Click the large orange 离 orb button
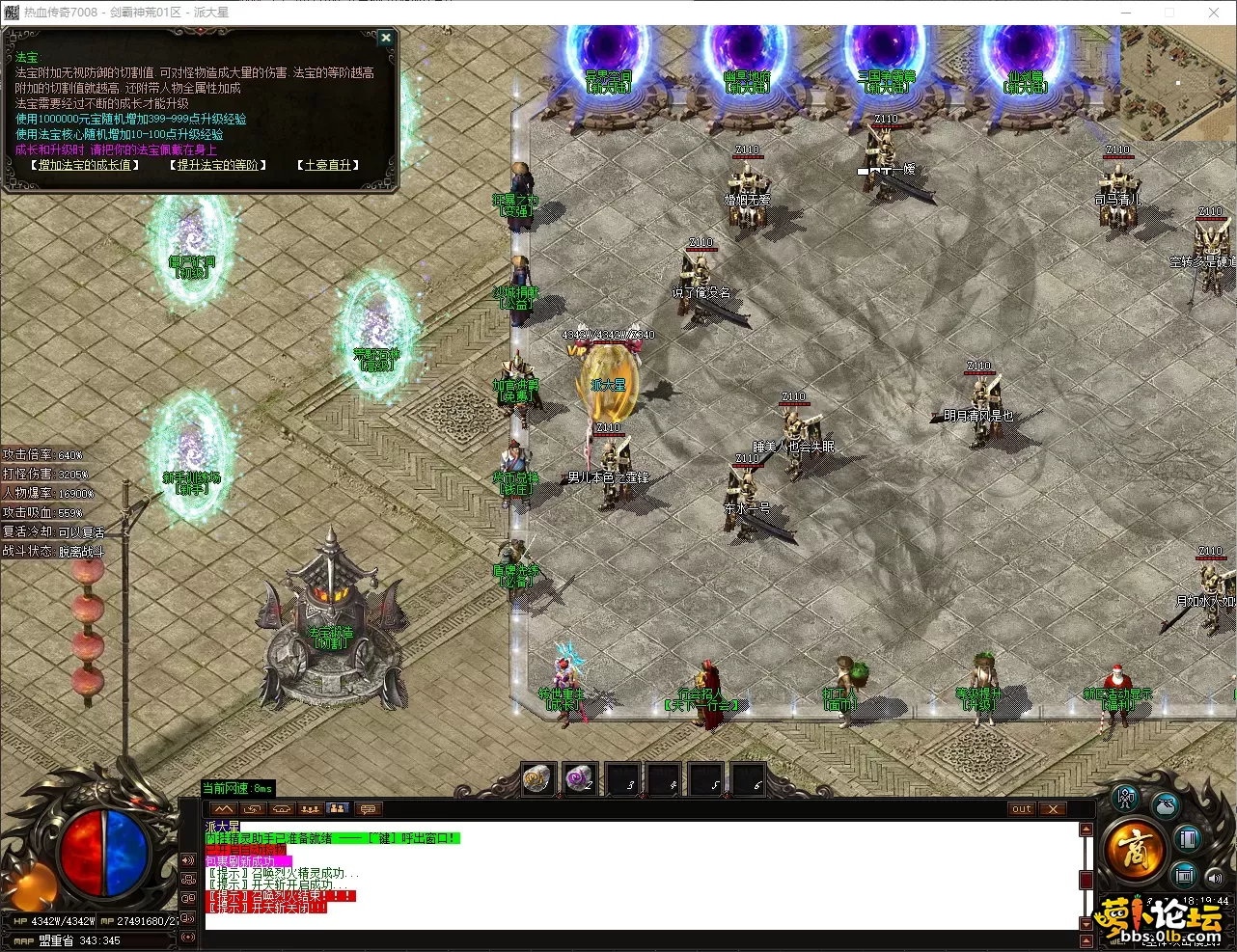Screen dimensions: 1237x952 tap(1134, 851)
